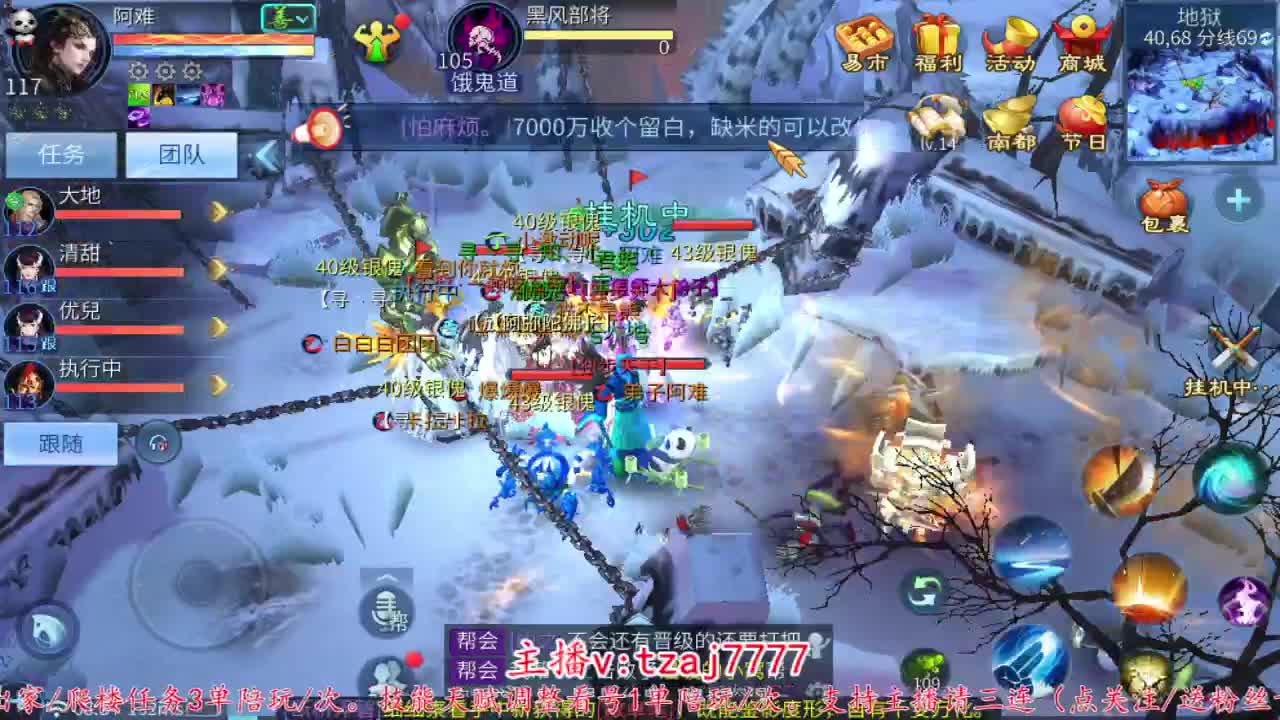Click the 跟随 (Follow) button
The height and width of the screenshot is (720, 1280).
[x=60, y=443]
